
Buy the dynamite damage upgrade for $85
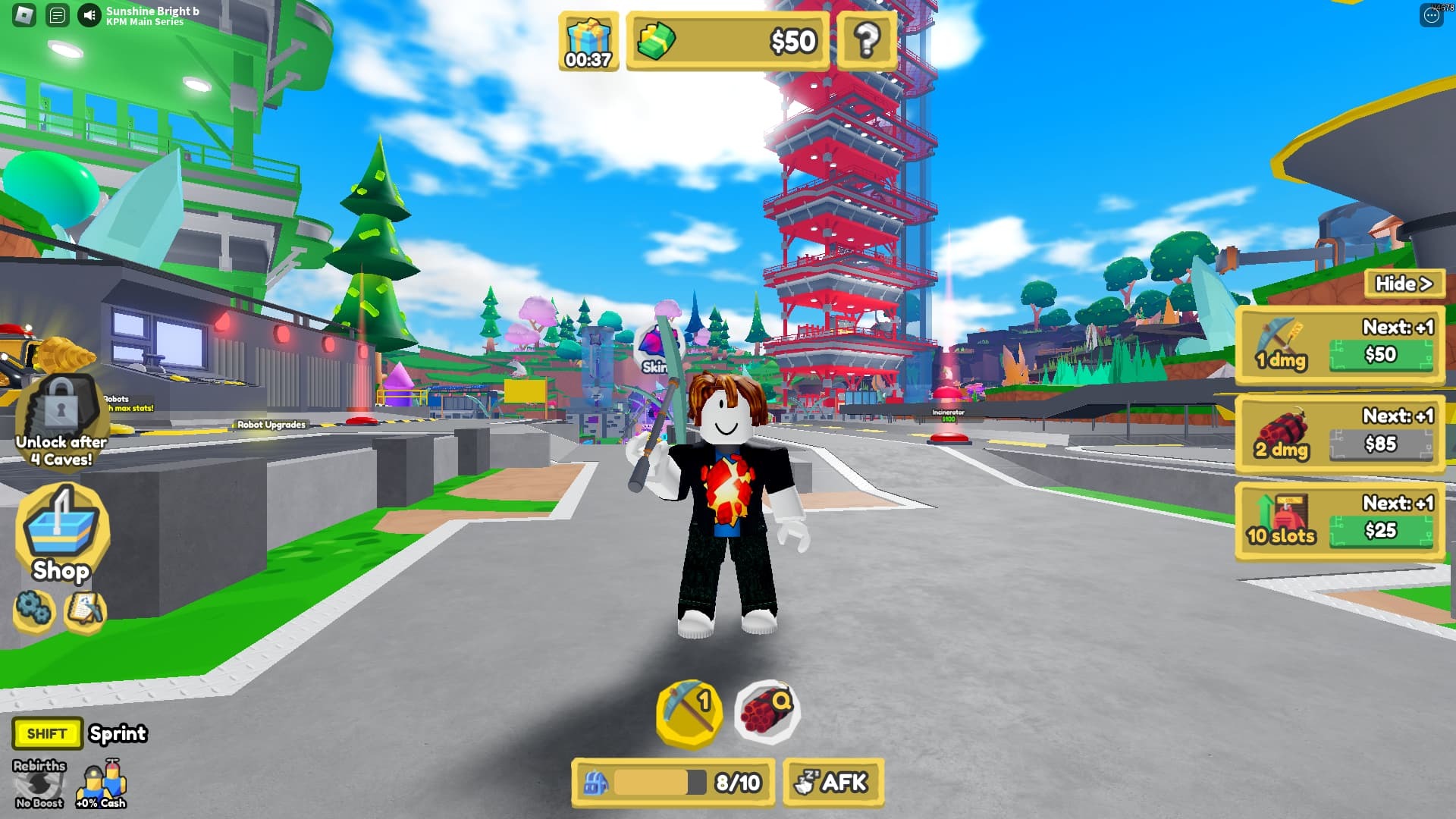pyautogui.click(x=1380, y=444)
